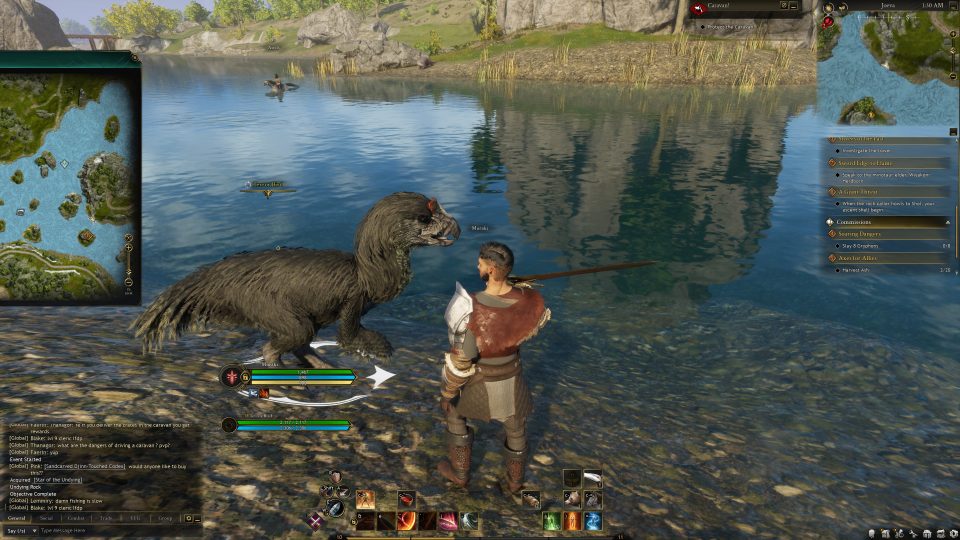
Task: Open chat settings gear button
Action: pyautogui.click(x=188, y=518)
